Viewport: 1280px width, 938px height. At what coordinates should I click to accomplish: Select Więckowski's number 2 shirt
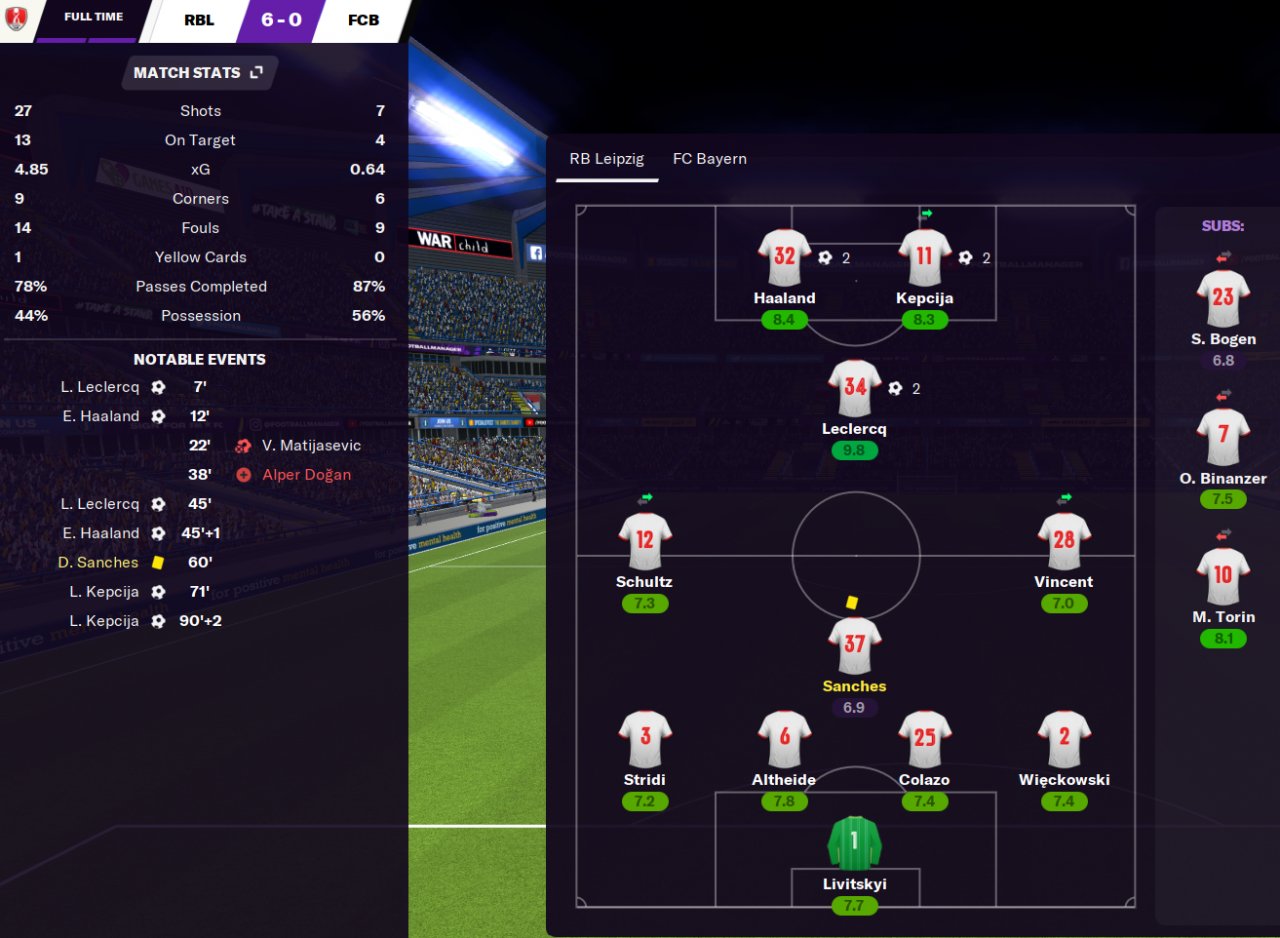[x=1063, y=739]
